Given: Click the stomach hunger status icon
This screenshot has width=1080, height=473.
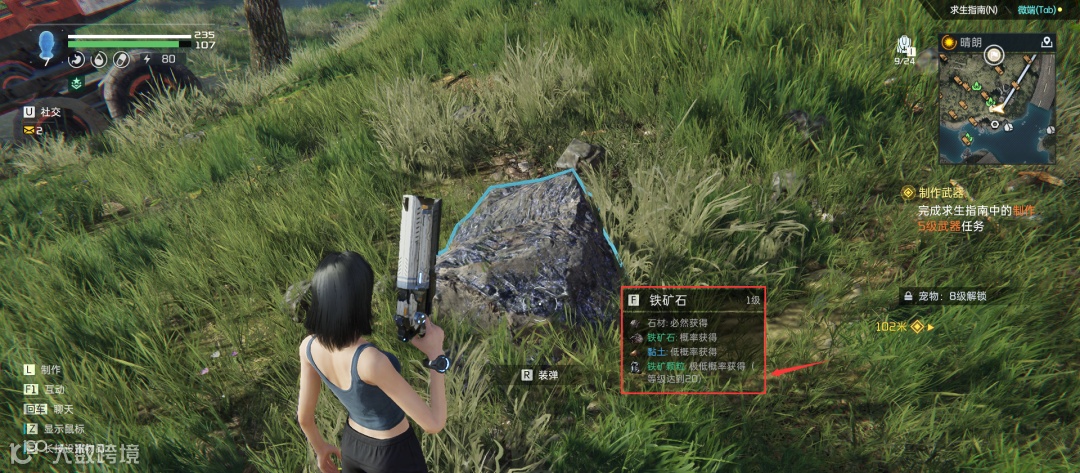Looking at the screenshot, I should tap(77, 59).
